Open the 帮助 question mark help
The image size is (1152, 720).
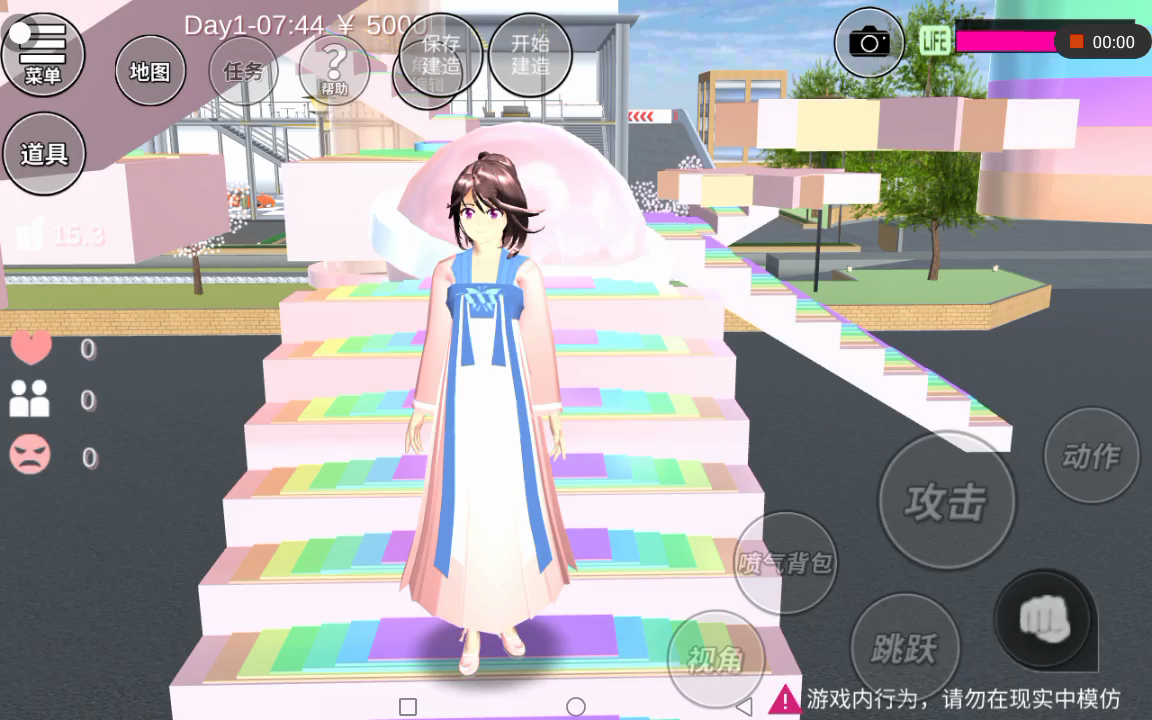[x=334, y=68]
